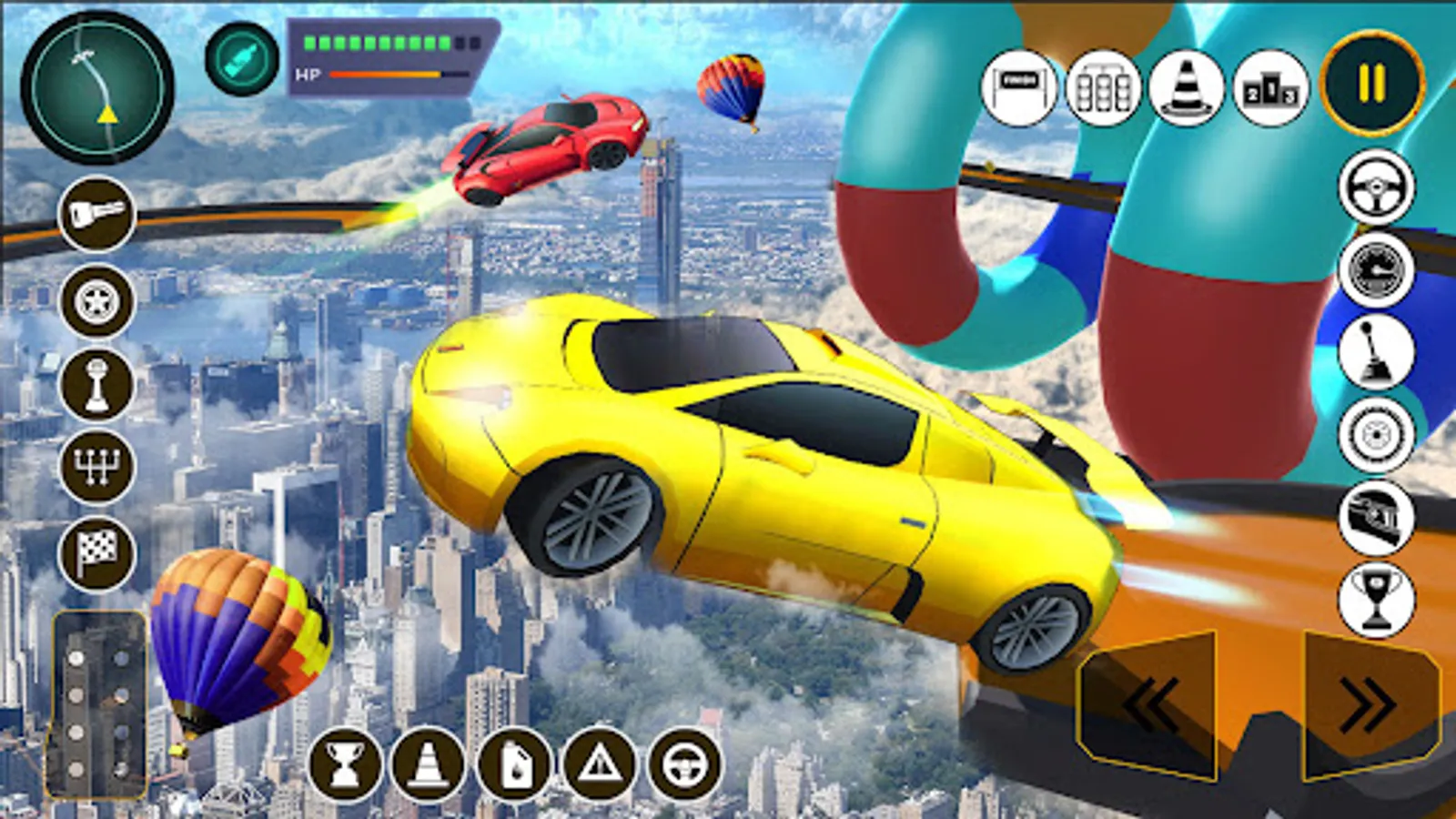1456x819 pixels.
Task: Click the white gear stick icon
Action: point(1376,353)
